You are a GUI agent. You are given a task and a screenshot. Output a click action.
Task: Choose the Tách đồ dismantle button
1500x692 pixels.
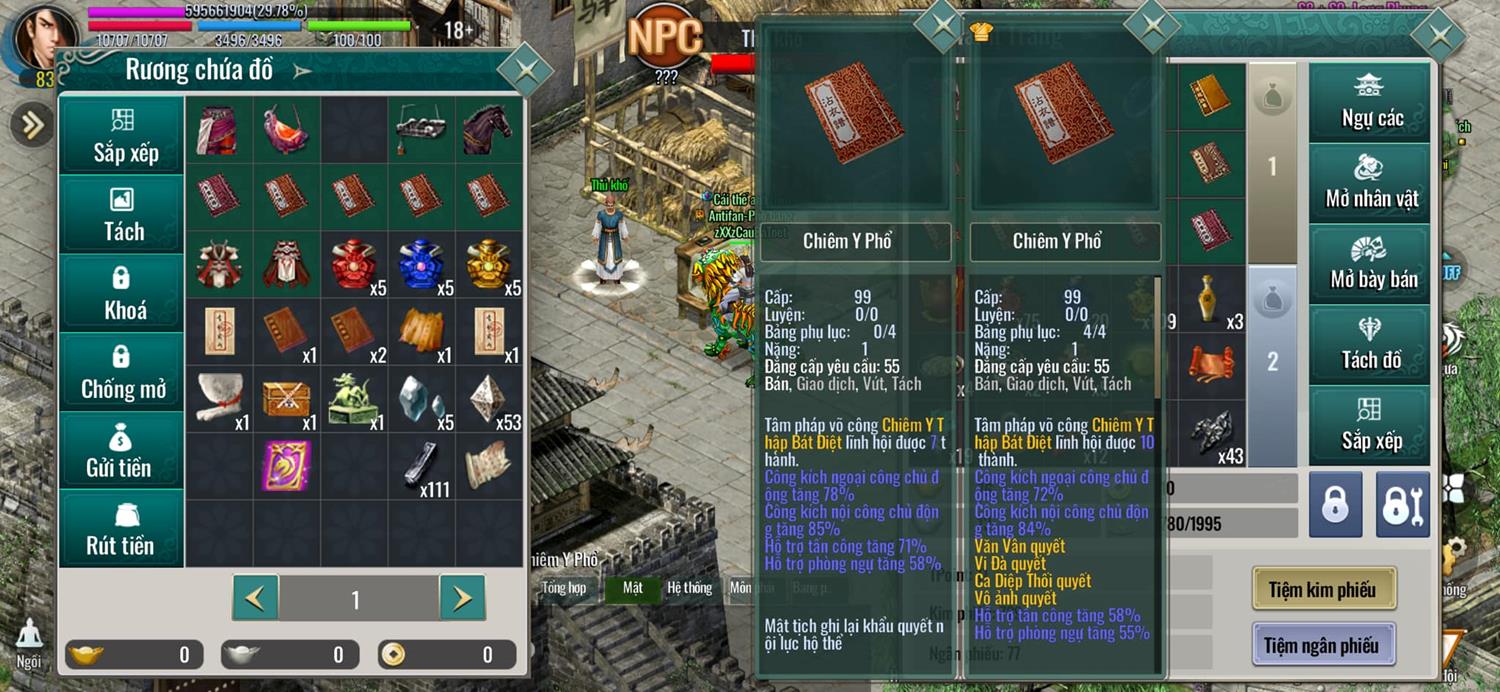1371,343
